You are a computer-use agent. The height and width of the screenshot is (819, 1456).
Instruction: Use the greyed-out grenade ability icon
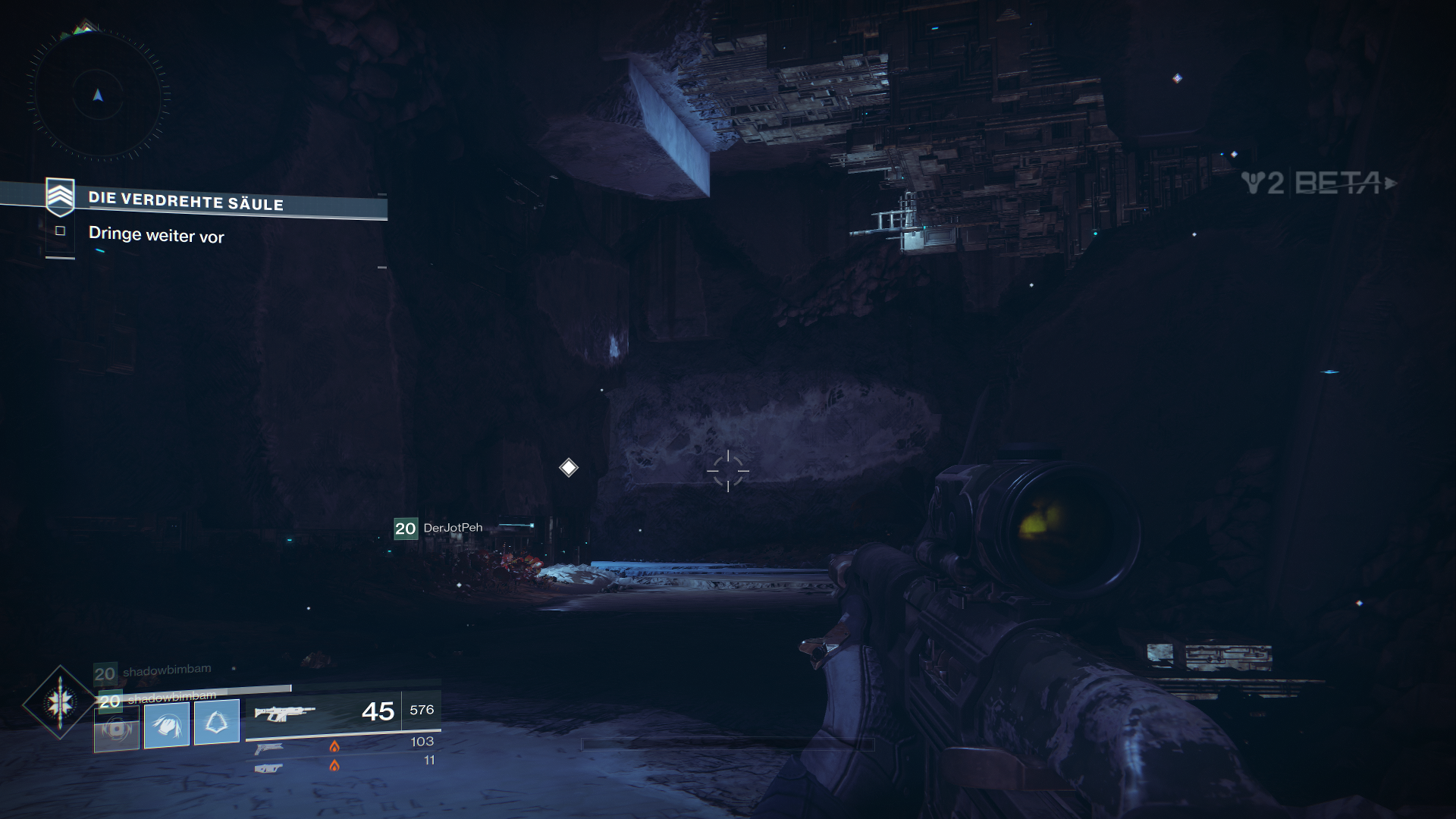pos(117,729)
